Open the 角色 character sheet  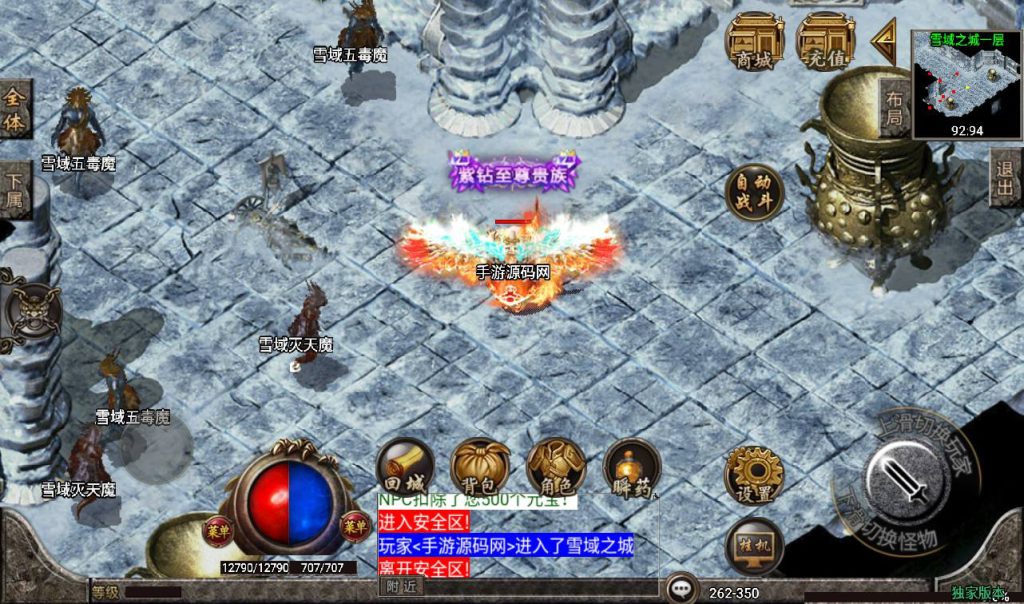(555, 467)
